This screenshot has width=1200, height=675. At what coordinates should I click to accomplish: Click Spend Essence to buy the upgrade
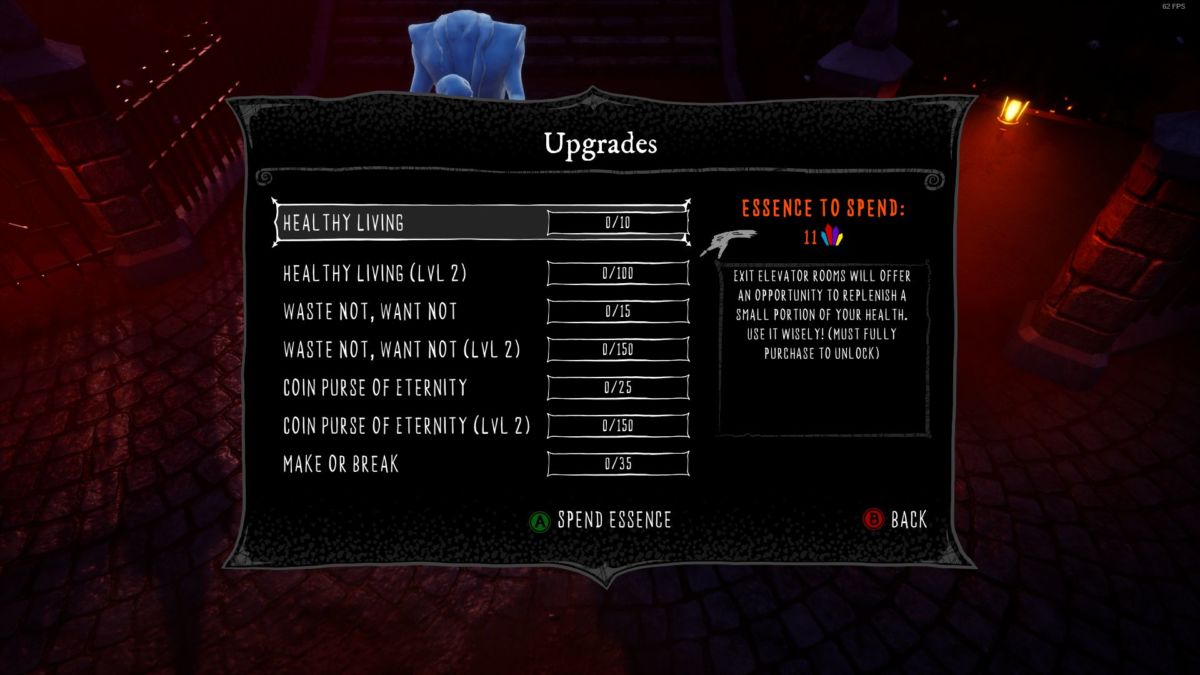coord(601,520)
